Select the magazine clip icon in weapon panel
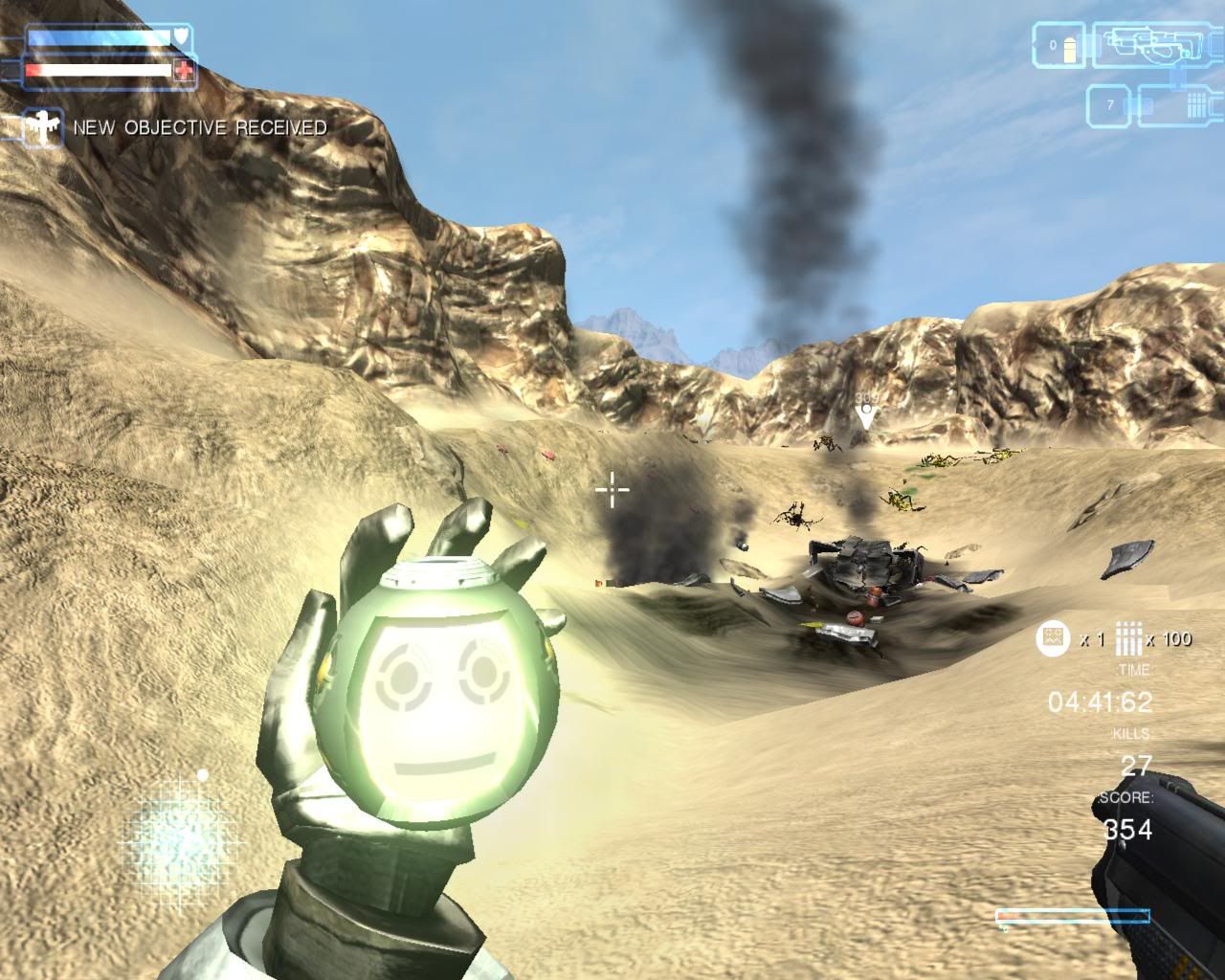Image resolution: width=1225 pixels, height=980 pixels. click(1198, 104)
